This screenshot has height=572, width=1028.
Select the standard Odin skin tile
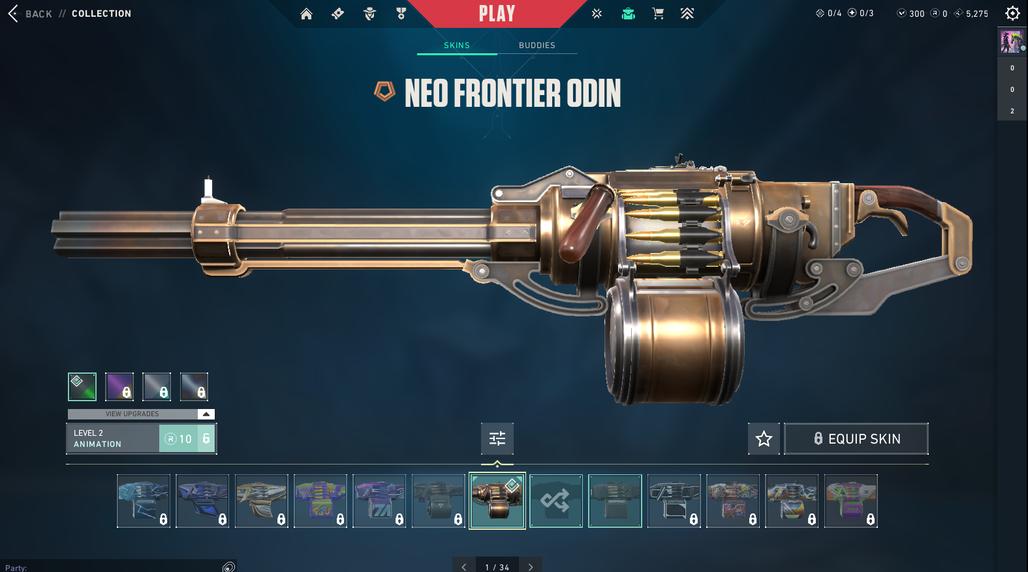click(615, 501)
